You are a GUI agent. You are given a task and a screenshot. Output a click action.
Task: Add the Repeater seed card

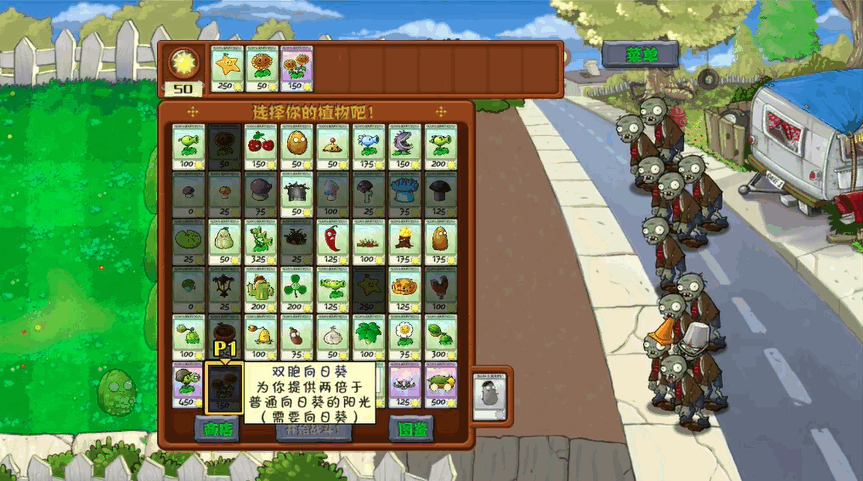click(440, 147)
